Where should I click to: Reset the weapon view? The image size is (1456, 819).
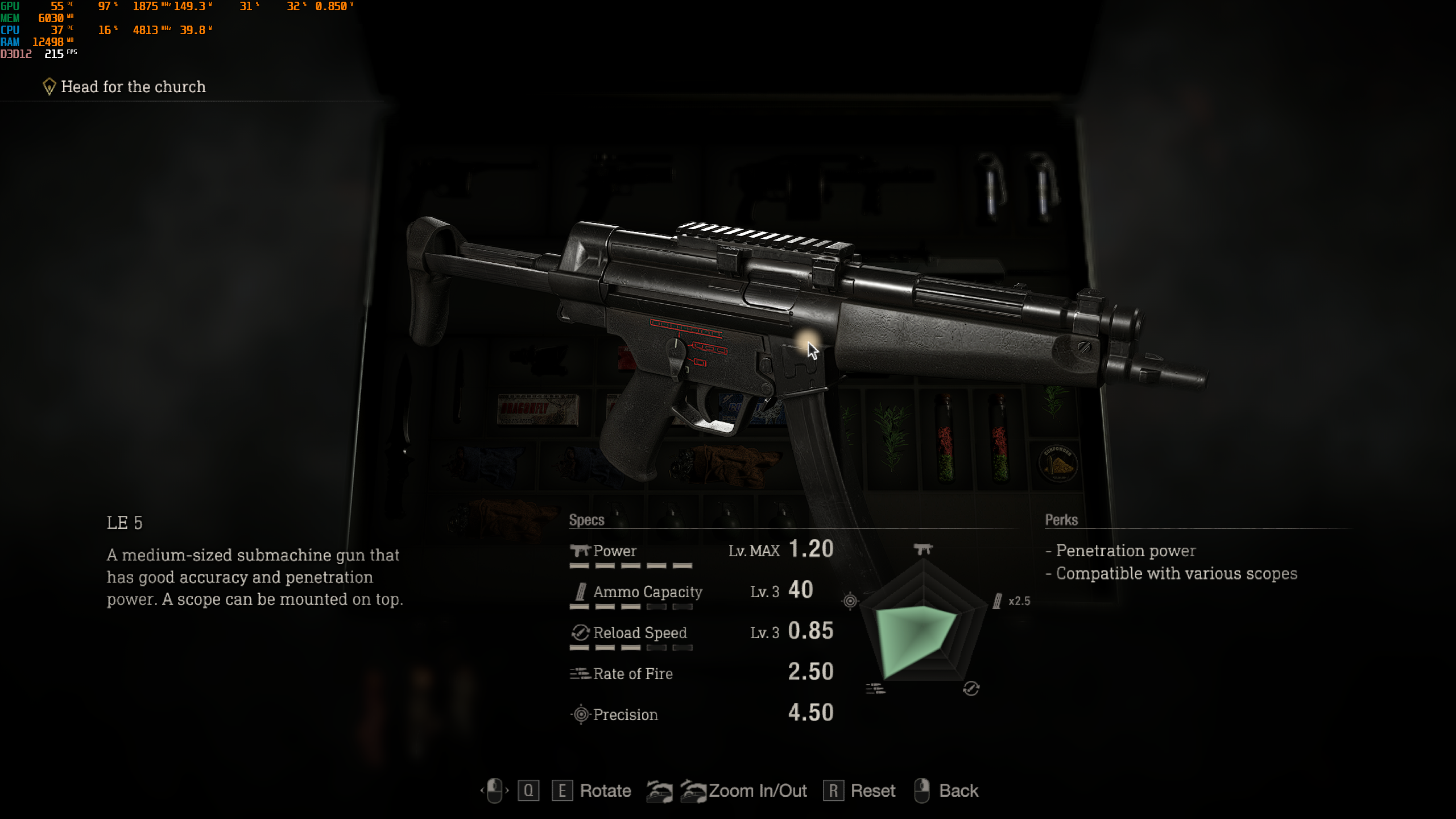872,791
